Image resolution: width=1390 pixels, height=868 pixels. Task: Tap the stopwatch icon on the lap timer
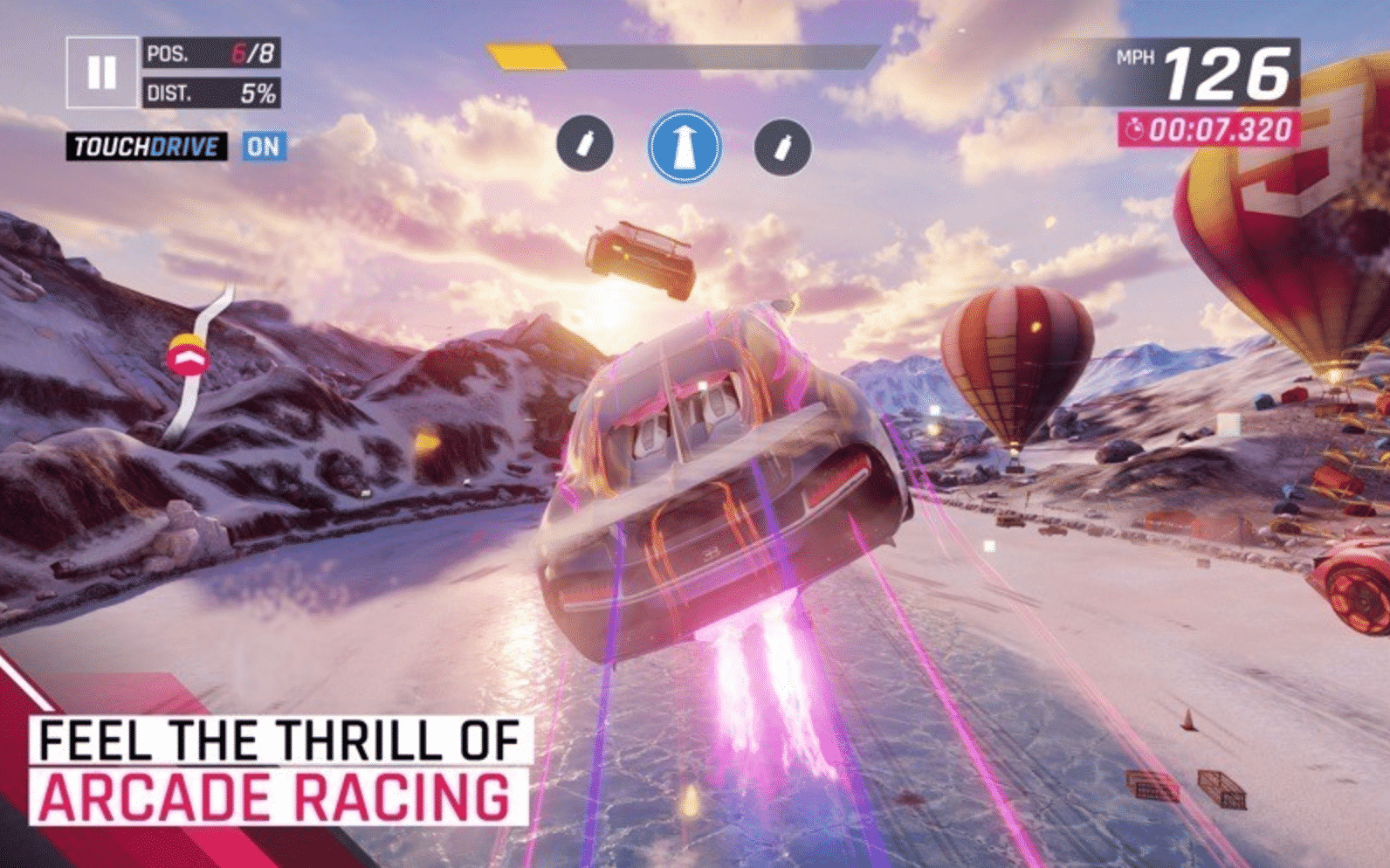pos(1137,127)
